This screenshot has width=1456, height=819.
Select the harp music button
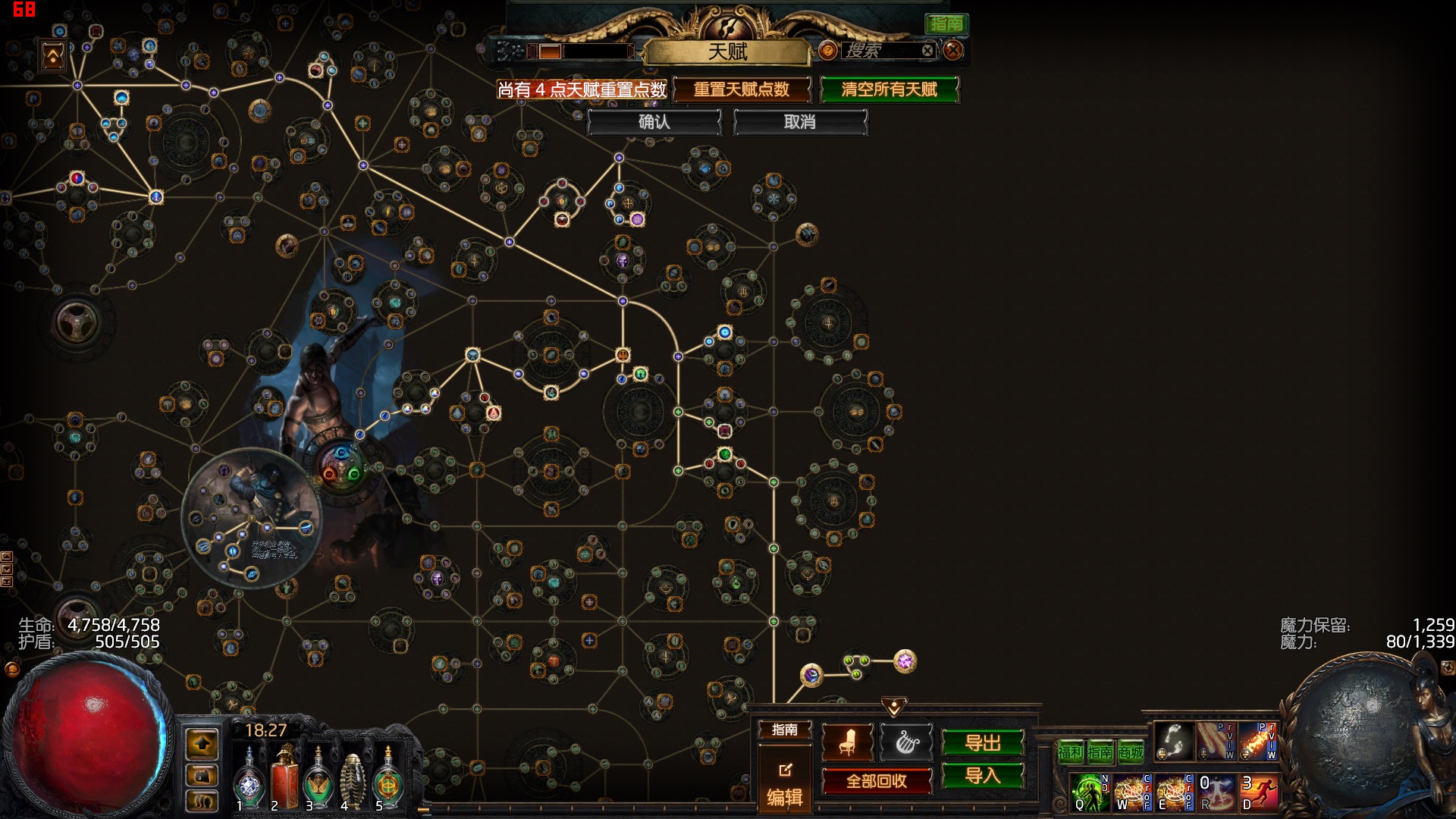point(906,742)
